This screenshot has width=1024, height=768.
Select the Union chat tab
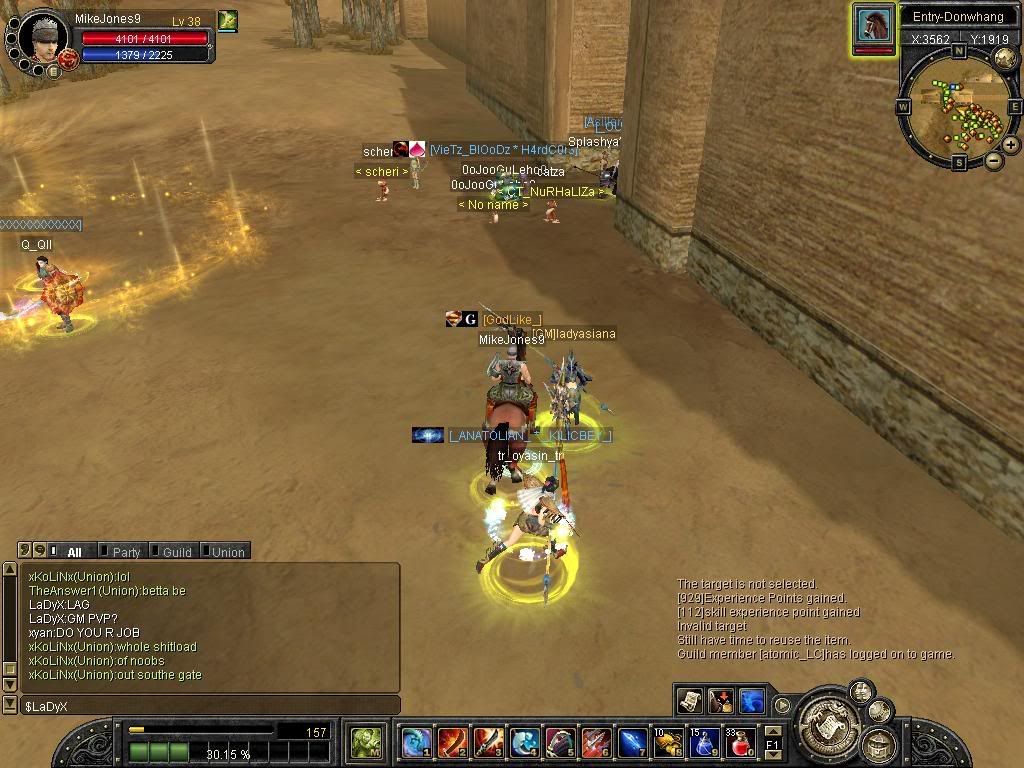[227, 551]
